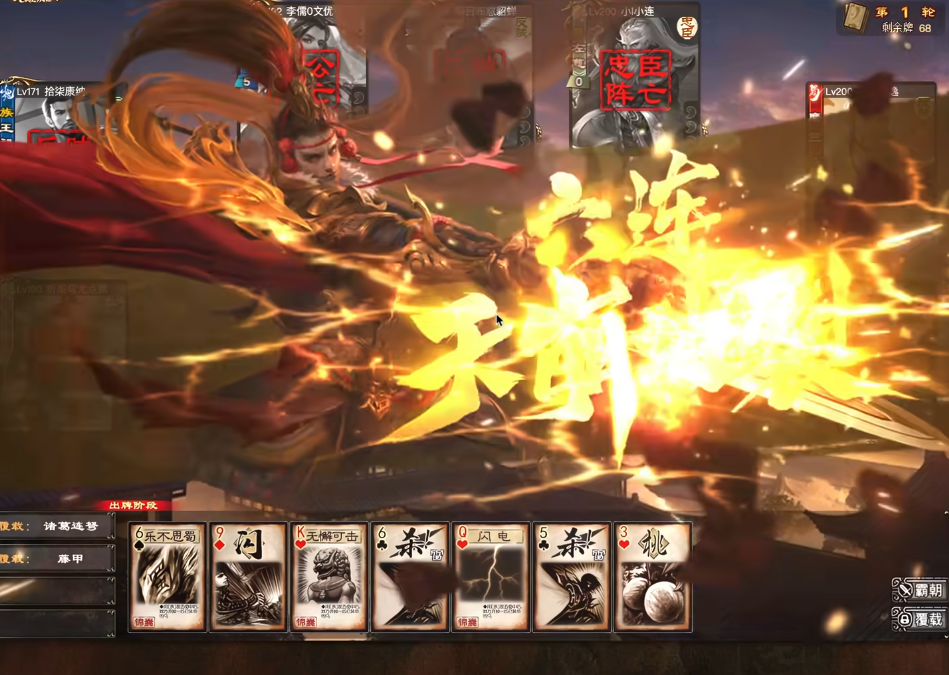Viewport: 949px width, 675px height.
Task: Select the 藤甲 armor equipment slot
Action: click(58, 560)
